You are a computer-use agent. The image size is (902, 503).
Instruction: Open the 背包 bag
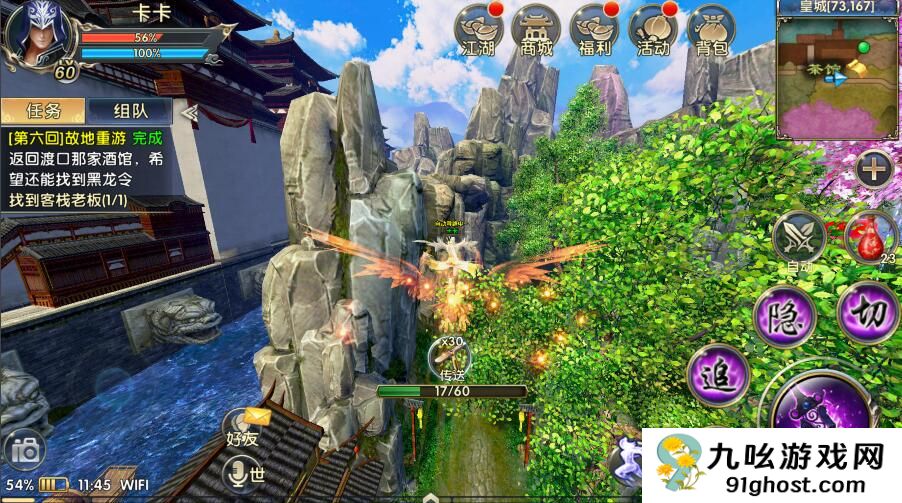click(x=711, y=31)
